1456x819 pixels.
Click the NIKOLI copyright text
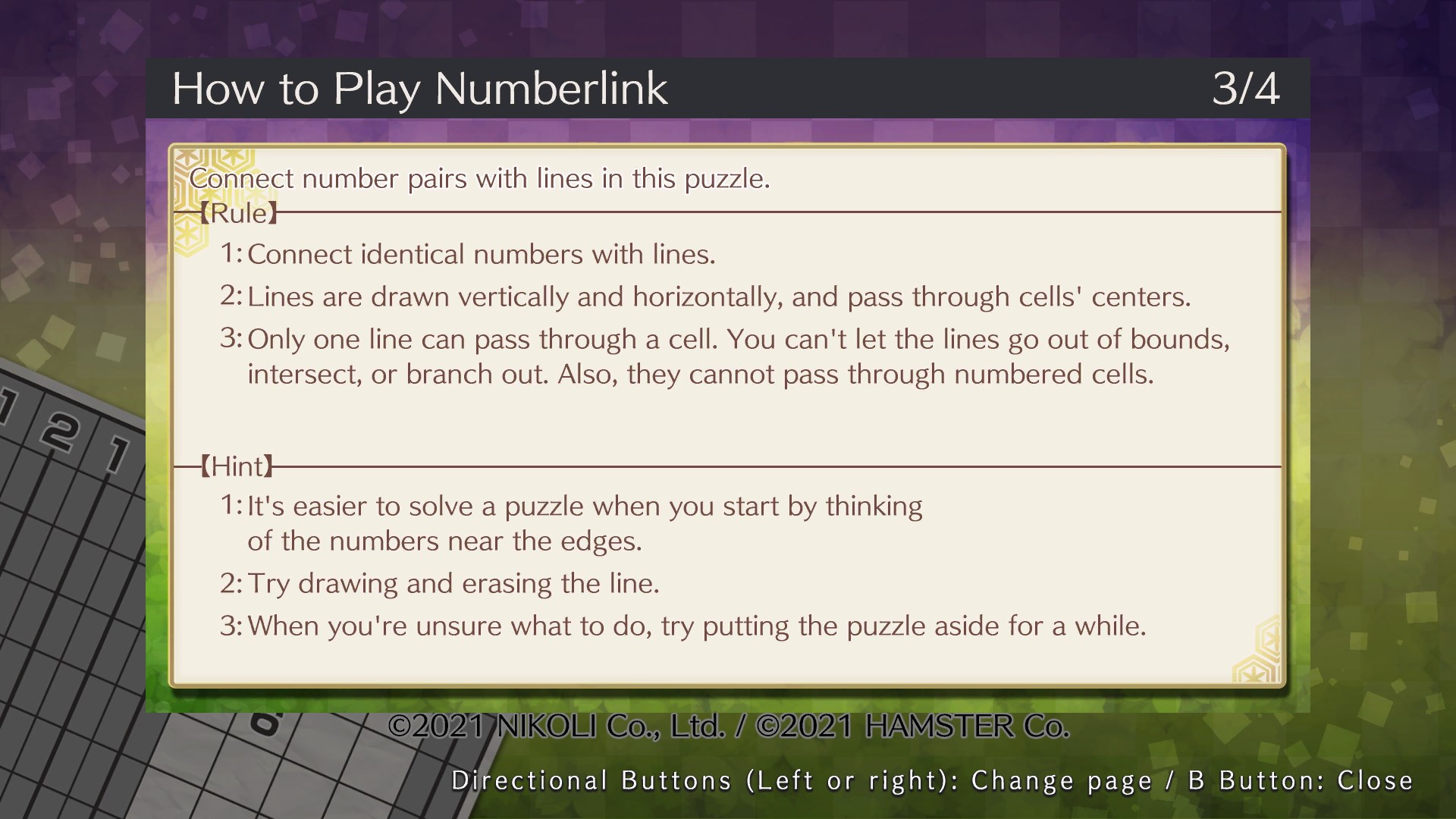click(728, 726)
